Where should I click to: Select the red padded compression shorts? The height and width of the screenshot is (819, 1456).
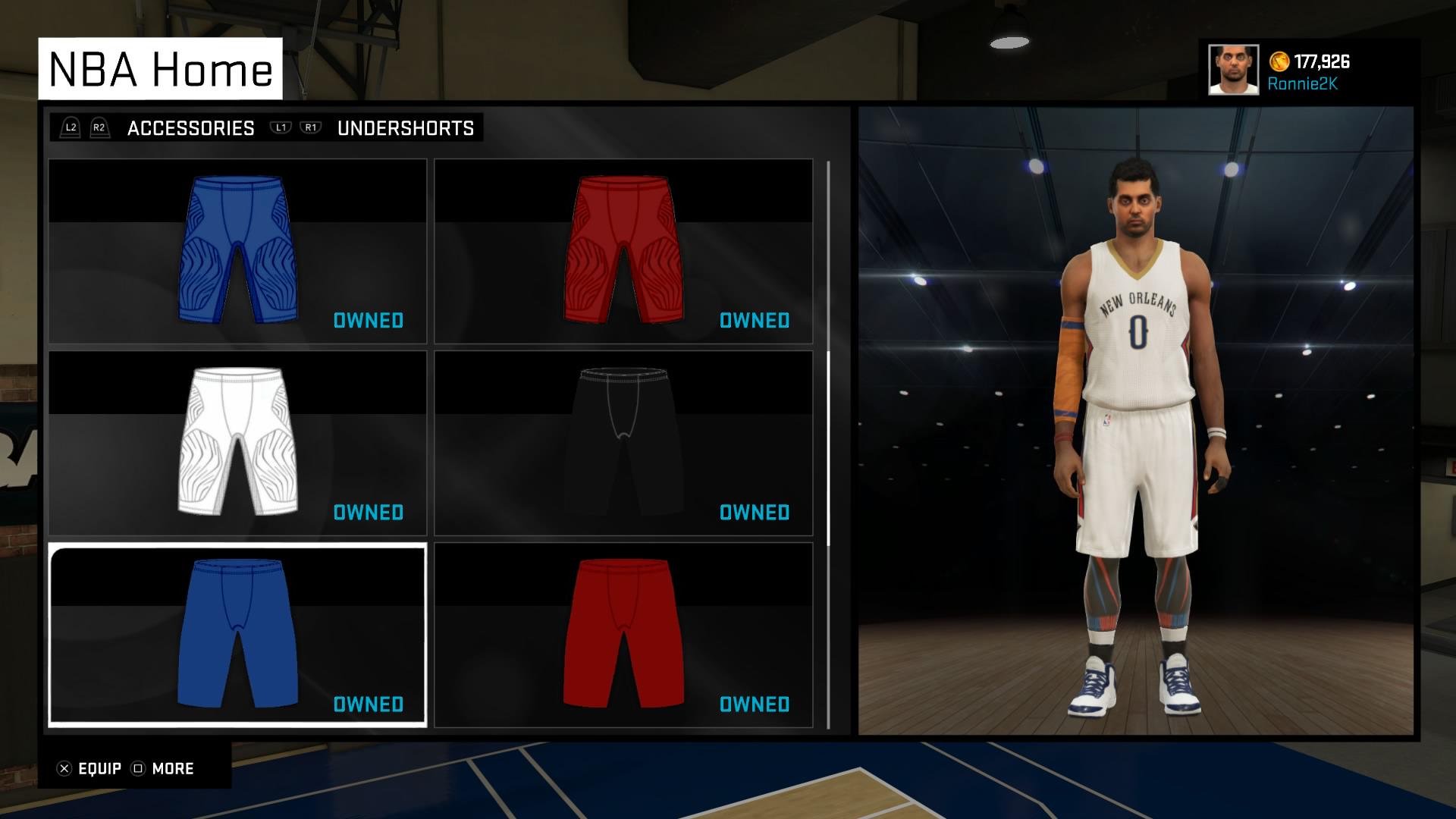point(622,250)
